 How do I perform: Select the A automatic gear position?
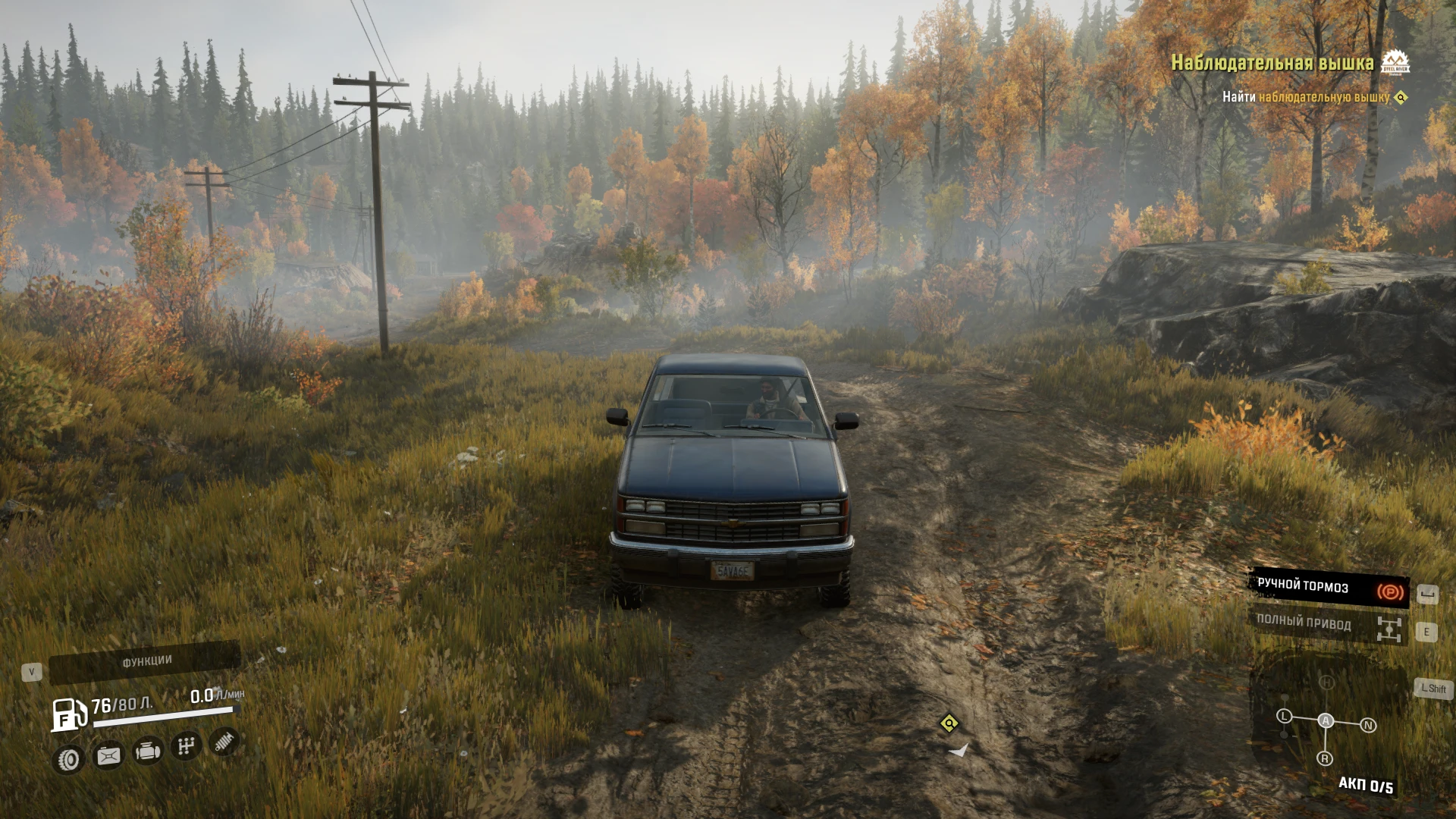pyautogui.click(x=1326, y=720)
